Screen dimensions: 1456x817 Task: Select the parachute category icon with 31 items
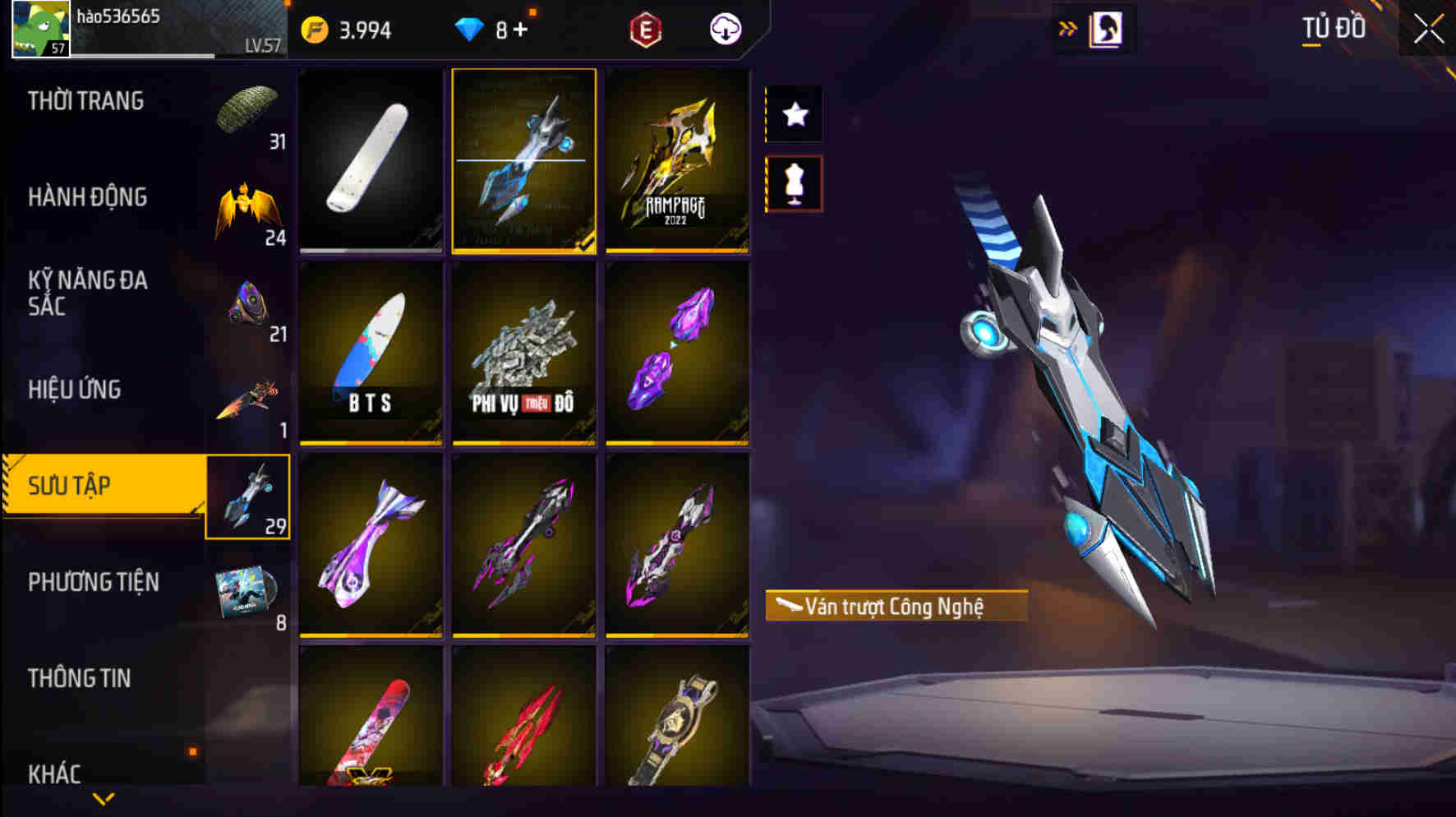(x=247, y=107)
